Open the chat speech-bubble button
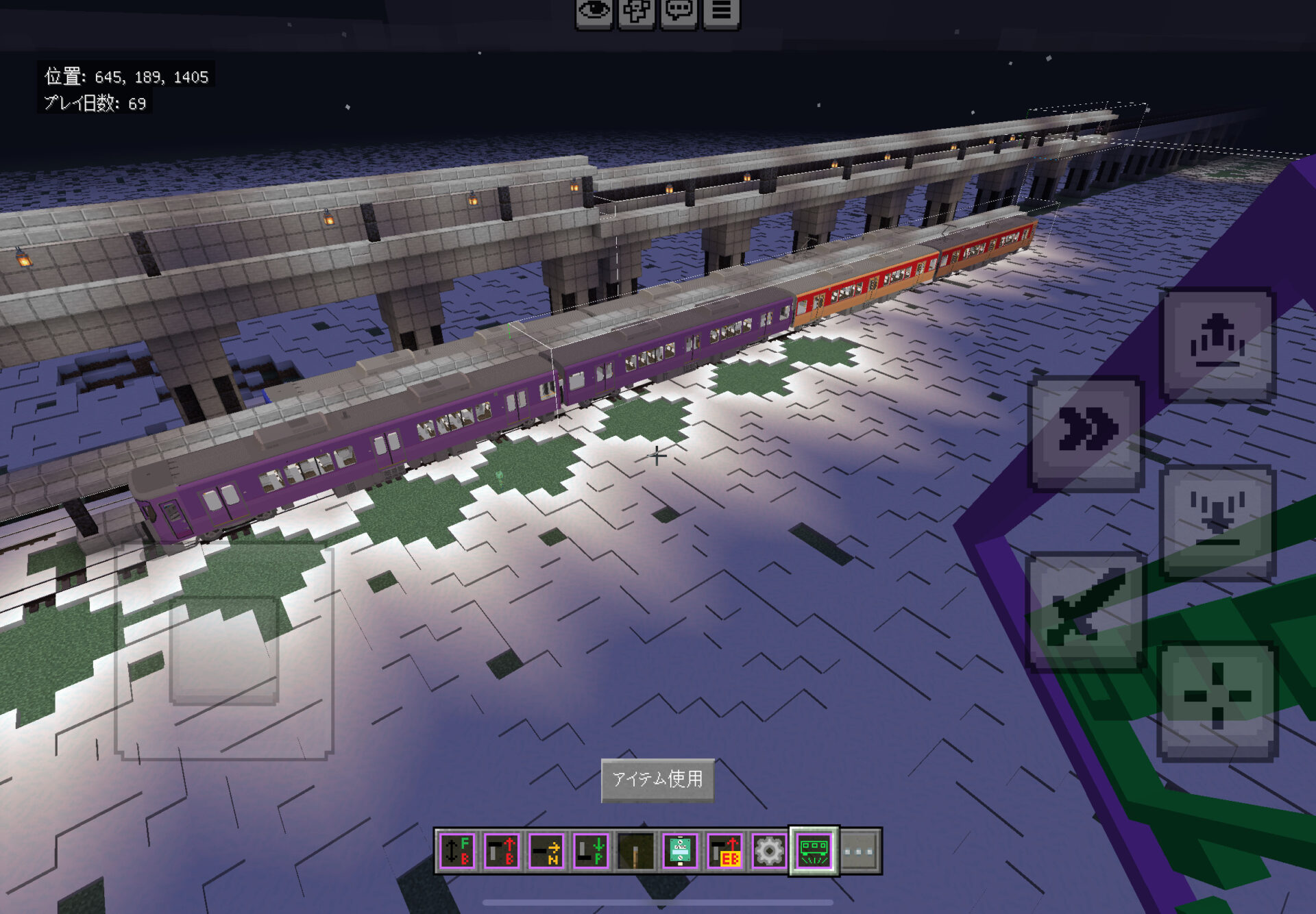This screenshot has height=914, width=1316. tap(679, 12)
